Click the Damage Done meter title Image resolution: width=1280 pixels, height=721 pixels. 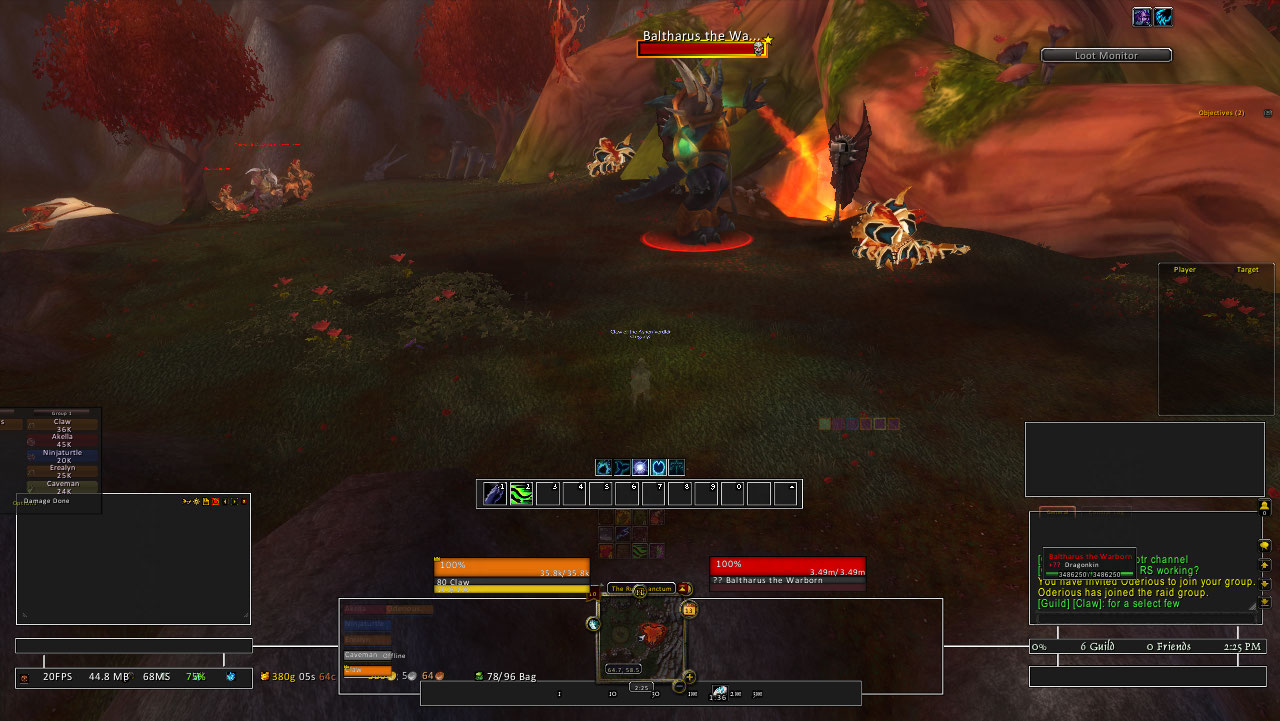tap(47, 501)
